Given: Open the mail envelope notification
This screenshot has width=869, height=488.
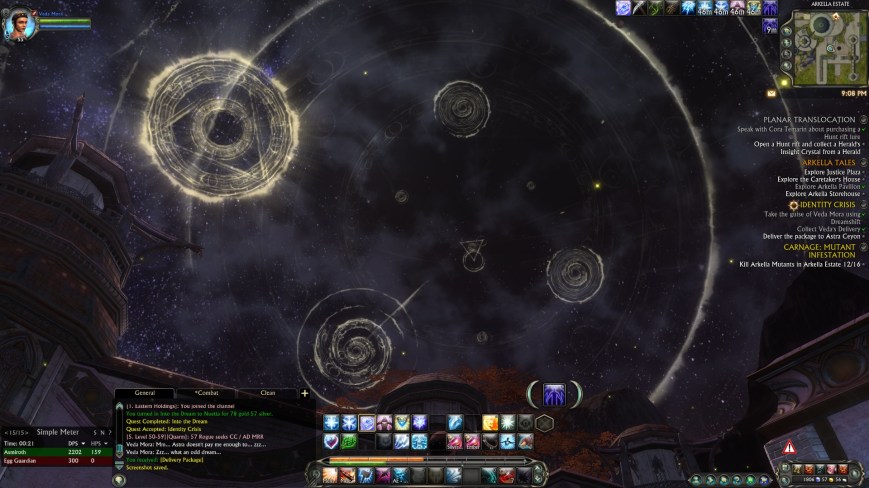Looking at the screenshot, I should click(x=772, y=93).
